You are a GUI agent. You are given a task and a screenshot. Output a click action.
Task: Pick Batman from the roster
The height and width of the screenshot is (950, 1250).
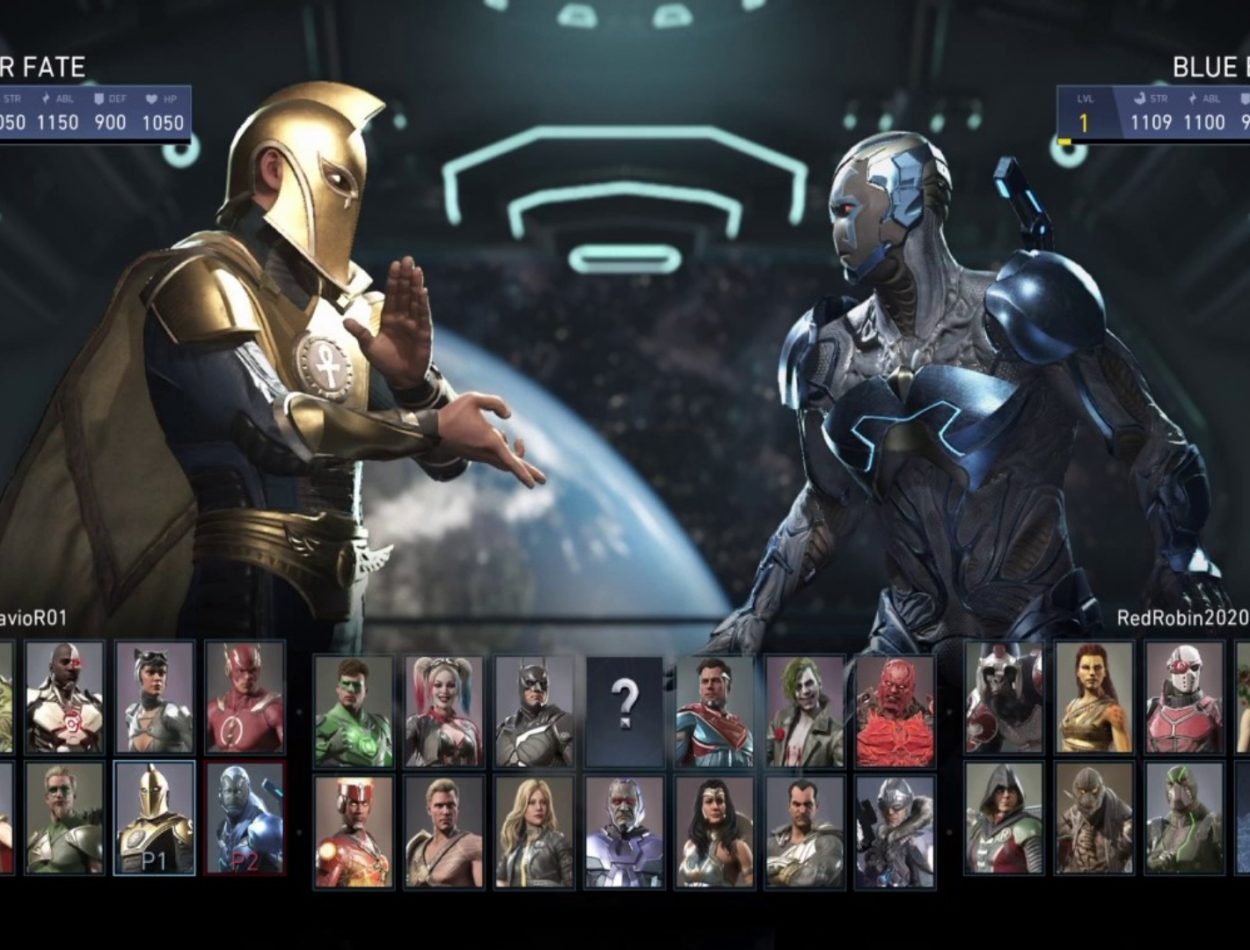[534, 711]
